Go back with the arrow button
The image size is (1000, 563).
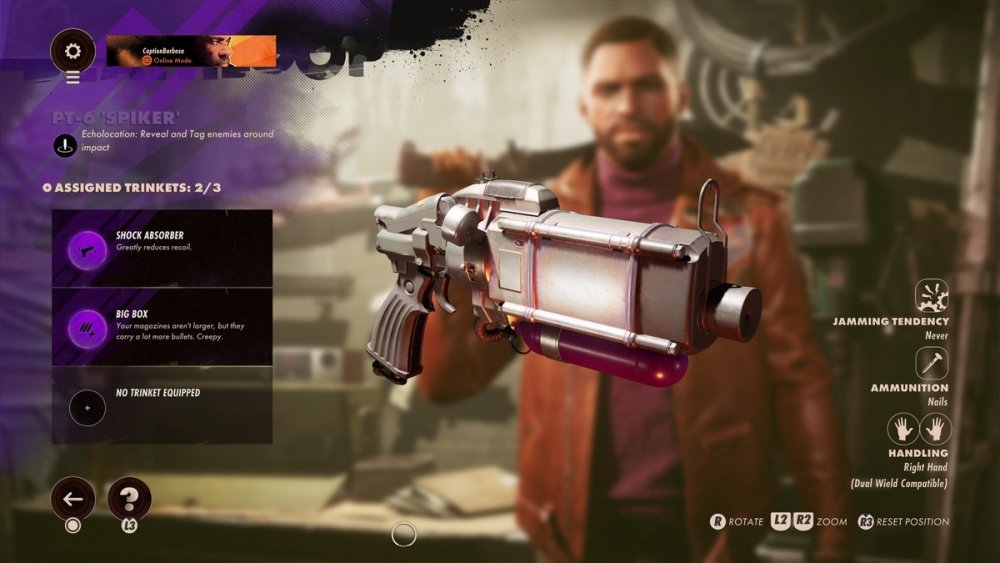coord(73,497)
